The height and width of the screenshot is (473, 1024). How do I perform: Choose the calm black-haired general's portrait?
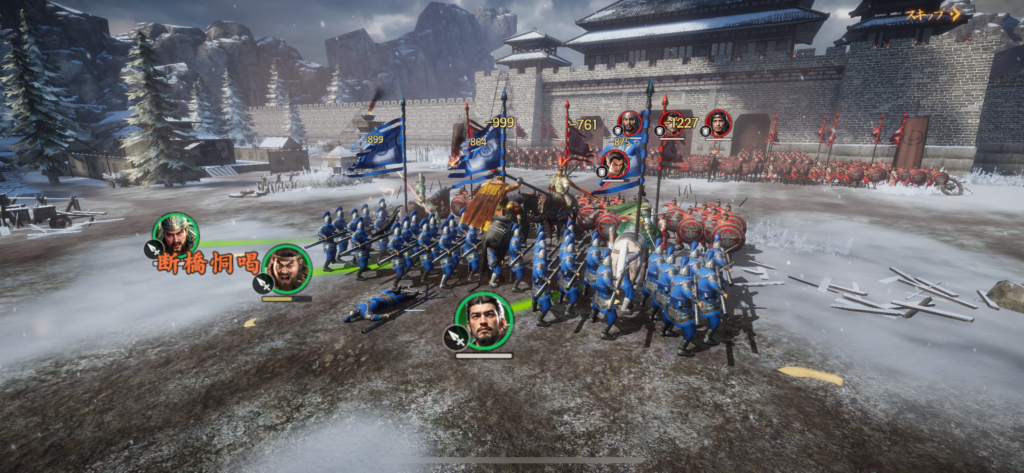(x=484, y=320)
